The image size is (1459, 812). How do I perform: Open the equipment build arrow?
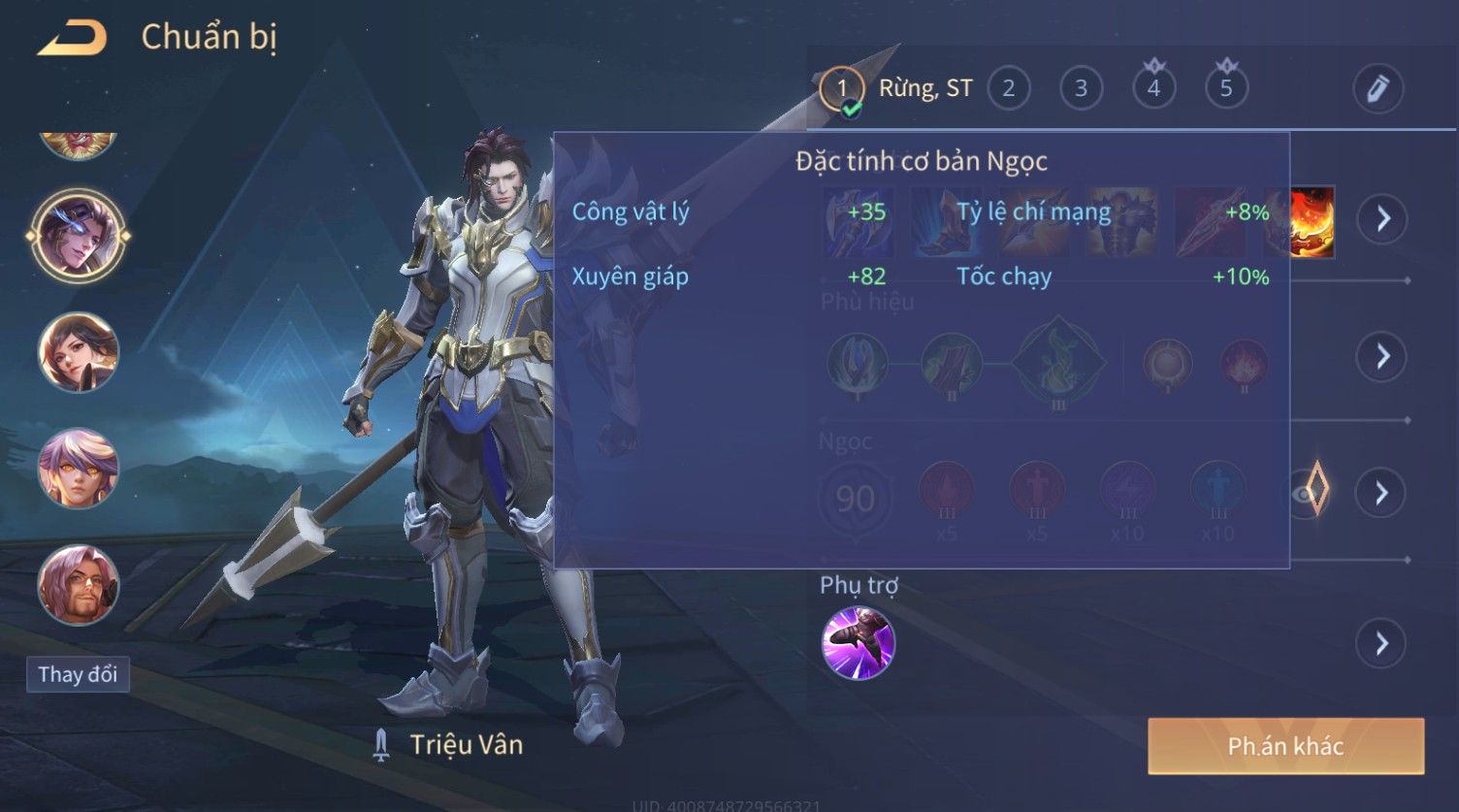[x=1382, y=218]
